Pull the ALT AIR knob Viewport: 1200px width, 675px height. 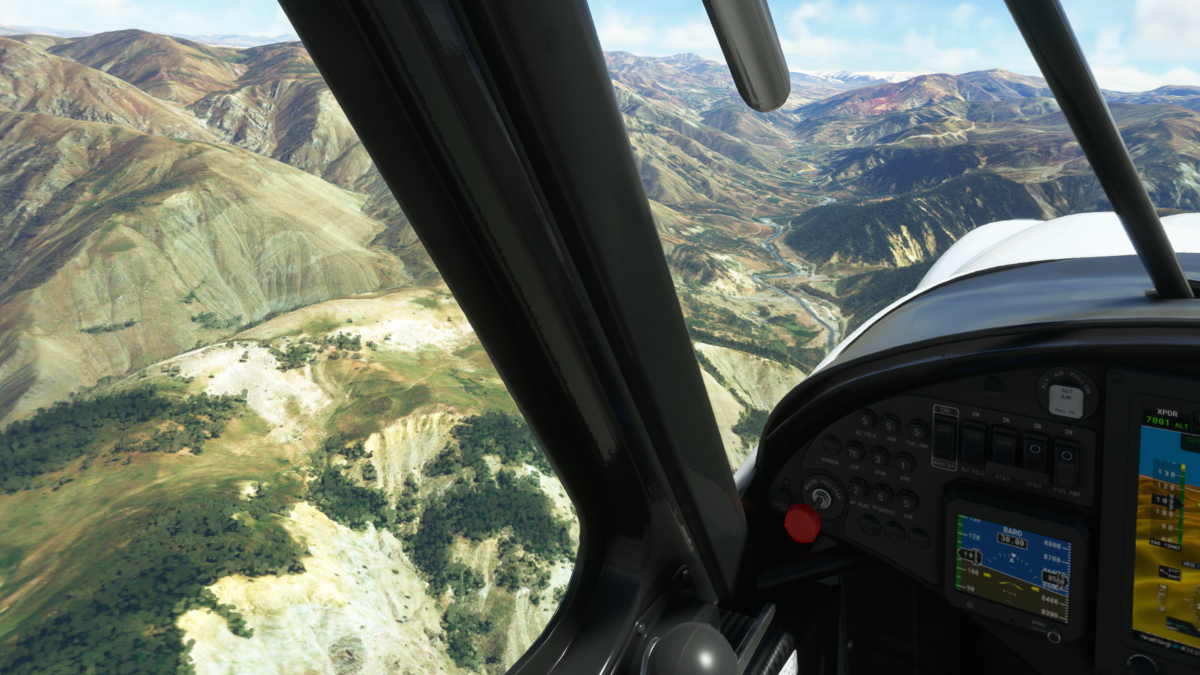point(1066,398)
